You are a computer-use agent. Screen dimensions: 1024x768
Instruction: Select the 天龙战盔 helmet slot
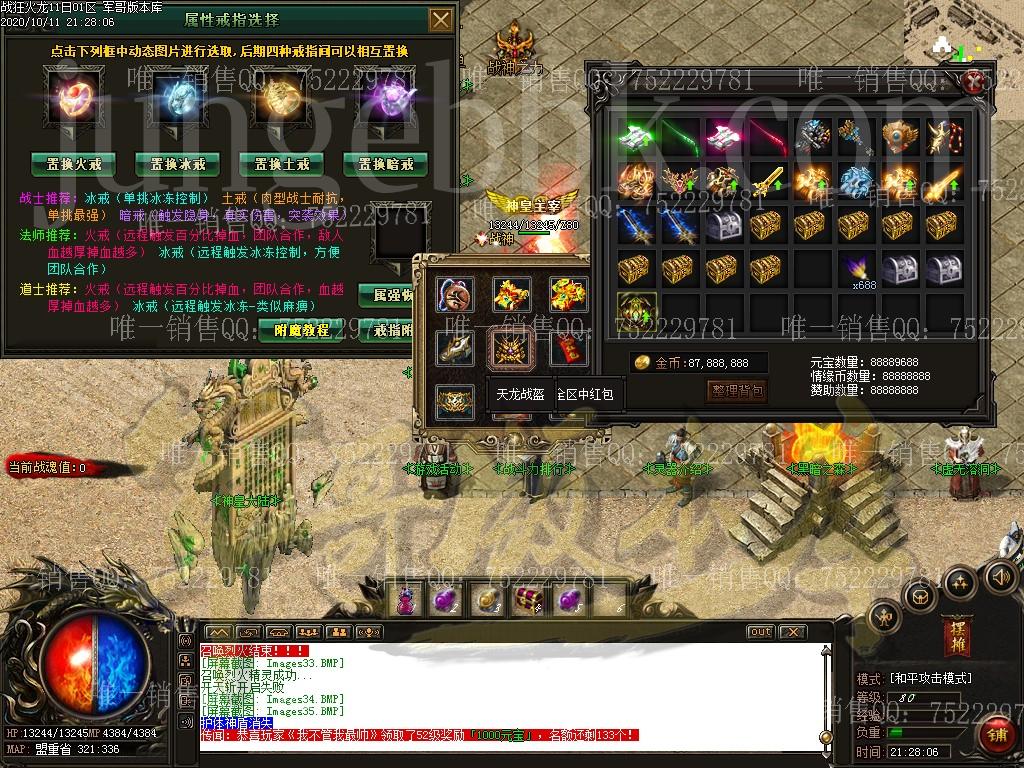[x=512, y=348]
